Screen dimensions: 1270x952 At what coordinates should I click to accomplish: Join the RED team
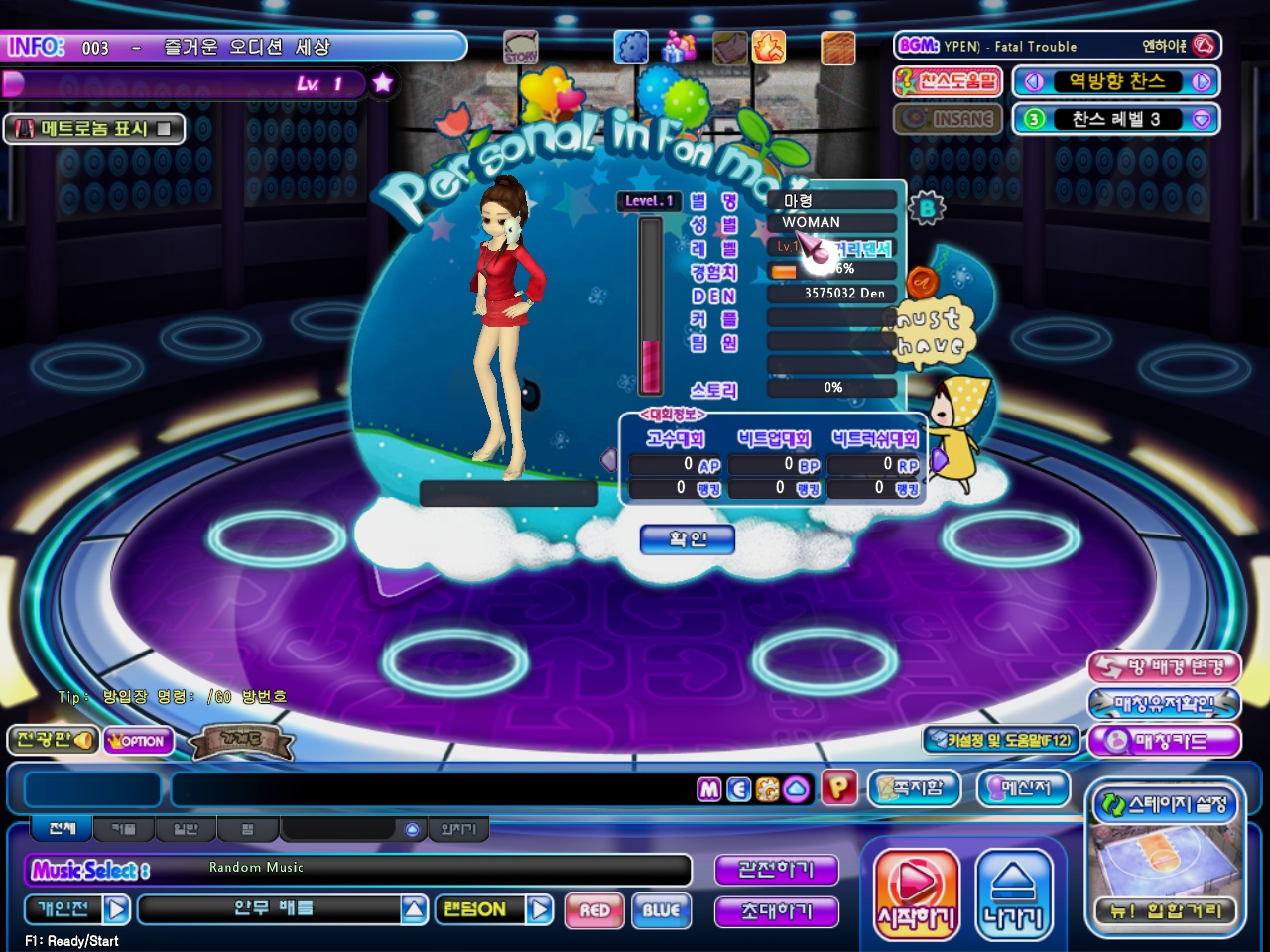(x=594, y=910)
